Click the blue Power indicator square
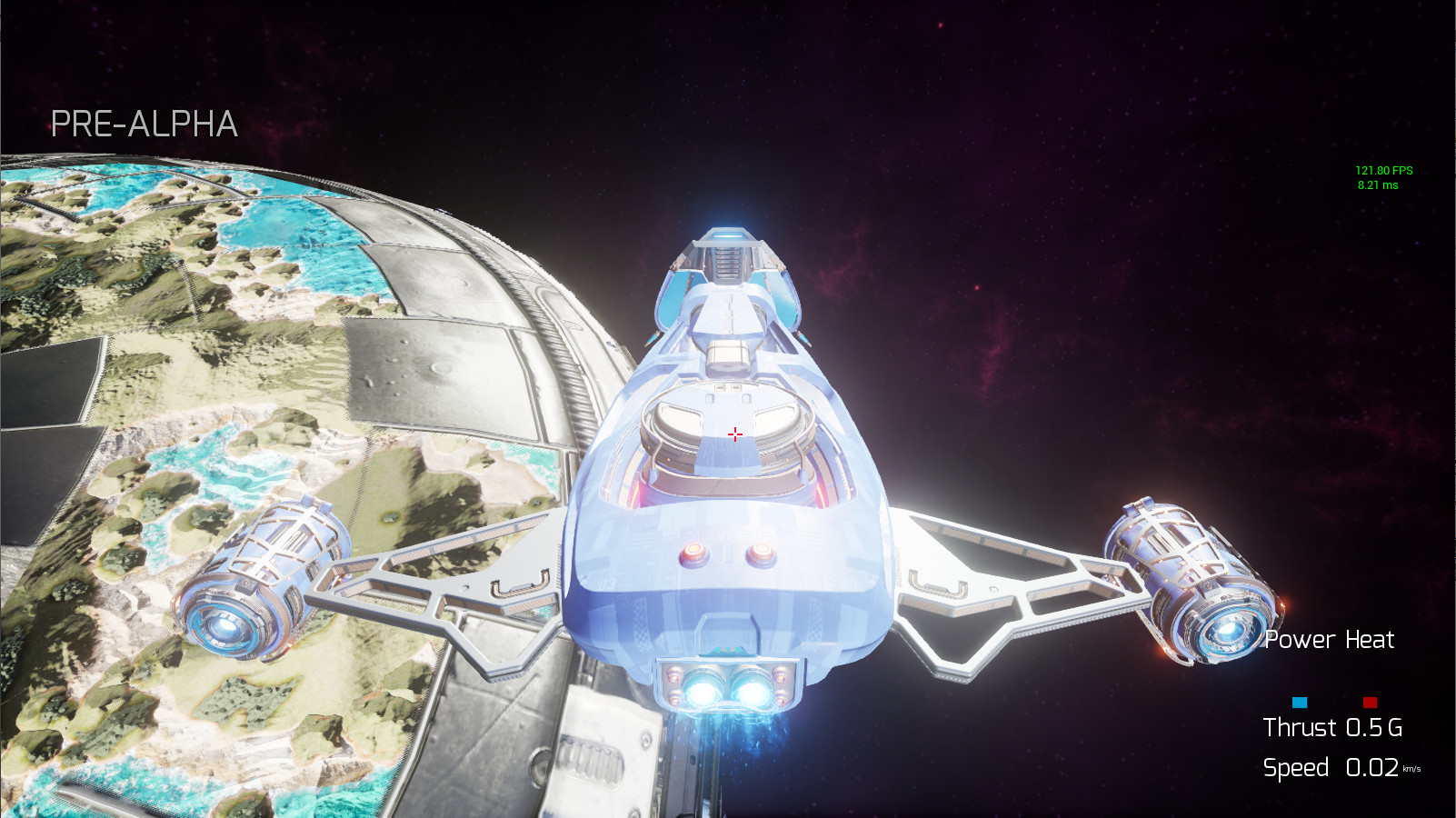This screenshot has height=818, width=1456. pyautogui.click(x=1300, y=702)
